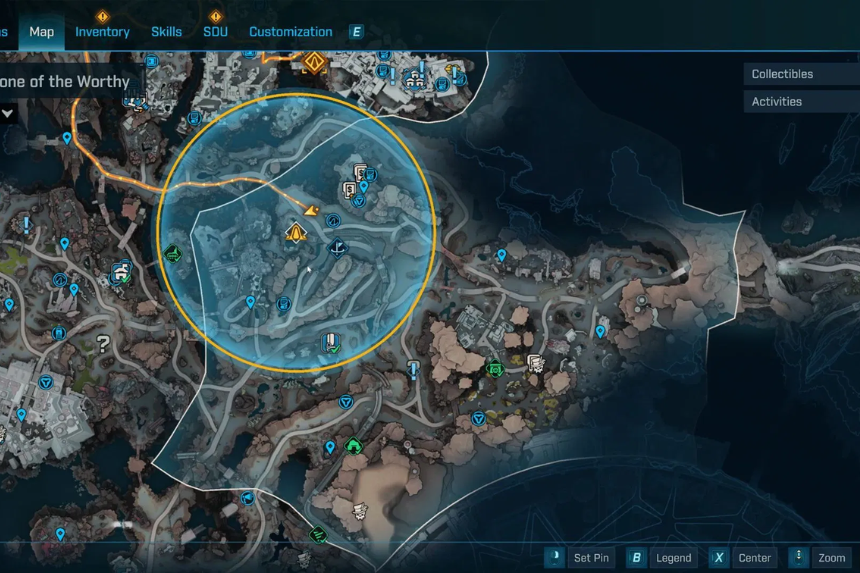This screenshot has height=573, width=860.
Task: Go to the Customization tab
Action: tap(290, 32)
